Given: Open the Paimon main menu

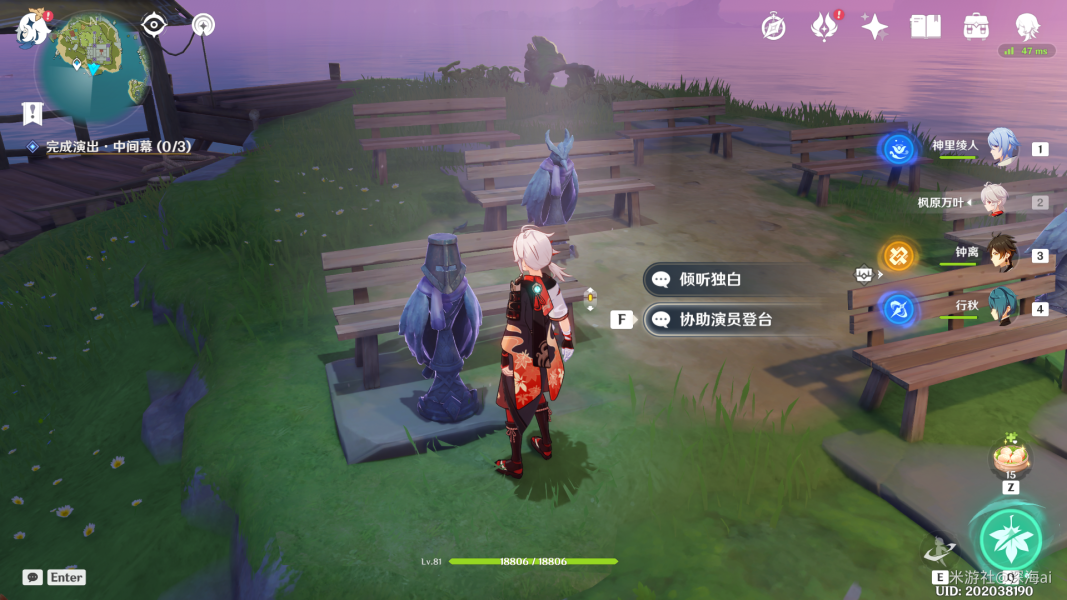Looking at the screenshot, I should click(x=33, y=28).
